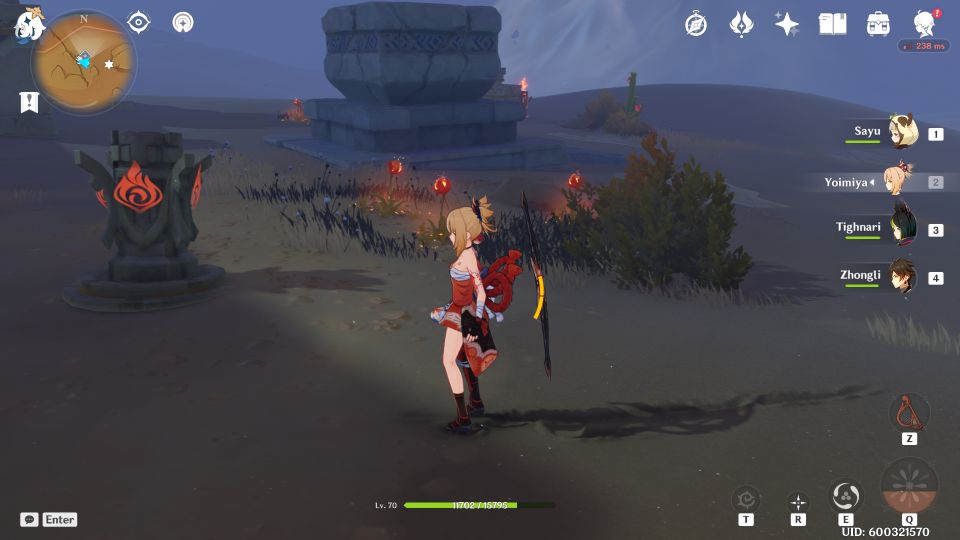The image size is (960, 540).
Task: Open the circular minimap
Action: [84, 62]
